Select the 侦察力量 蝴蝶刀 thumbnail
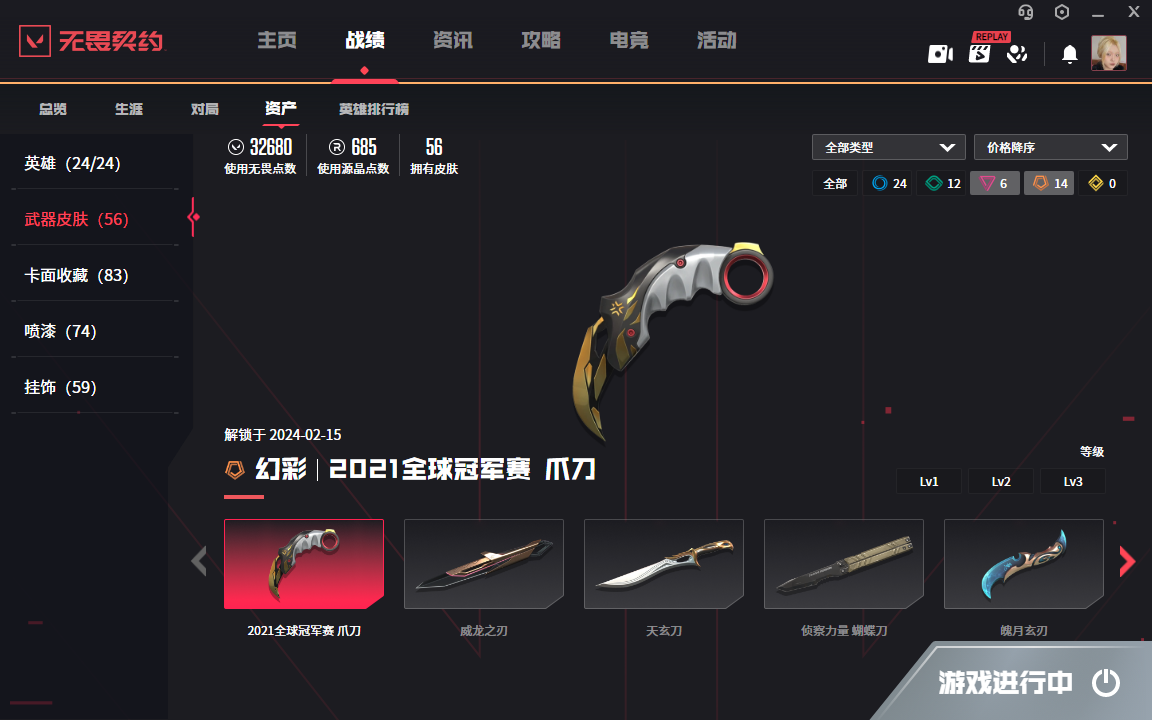Viewport: 1152px width, 720px height. coord(843,564)
